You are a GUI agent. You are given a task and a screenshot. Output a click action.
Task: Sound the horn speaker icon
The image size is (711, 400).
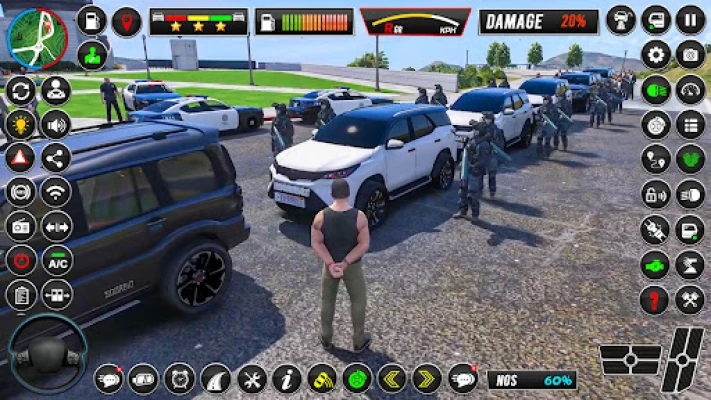point(56,124)
